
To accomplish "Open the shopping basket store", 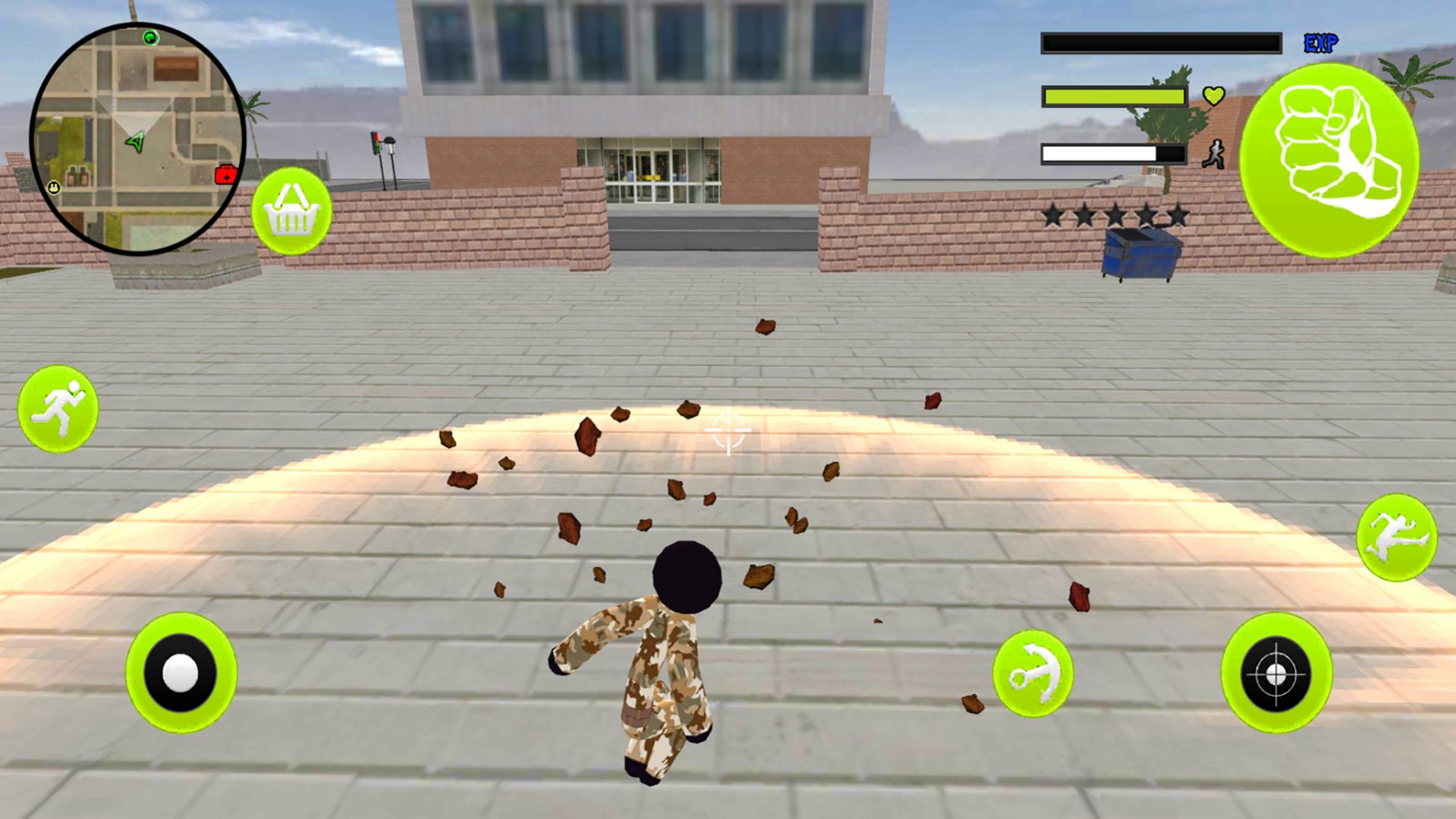I will [291, 211].
